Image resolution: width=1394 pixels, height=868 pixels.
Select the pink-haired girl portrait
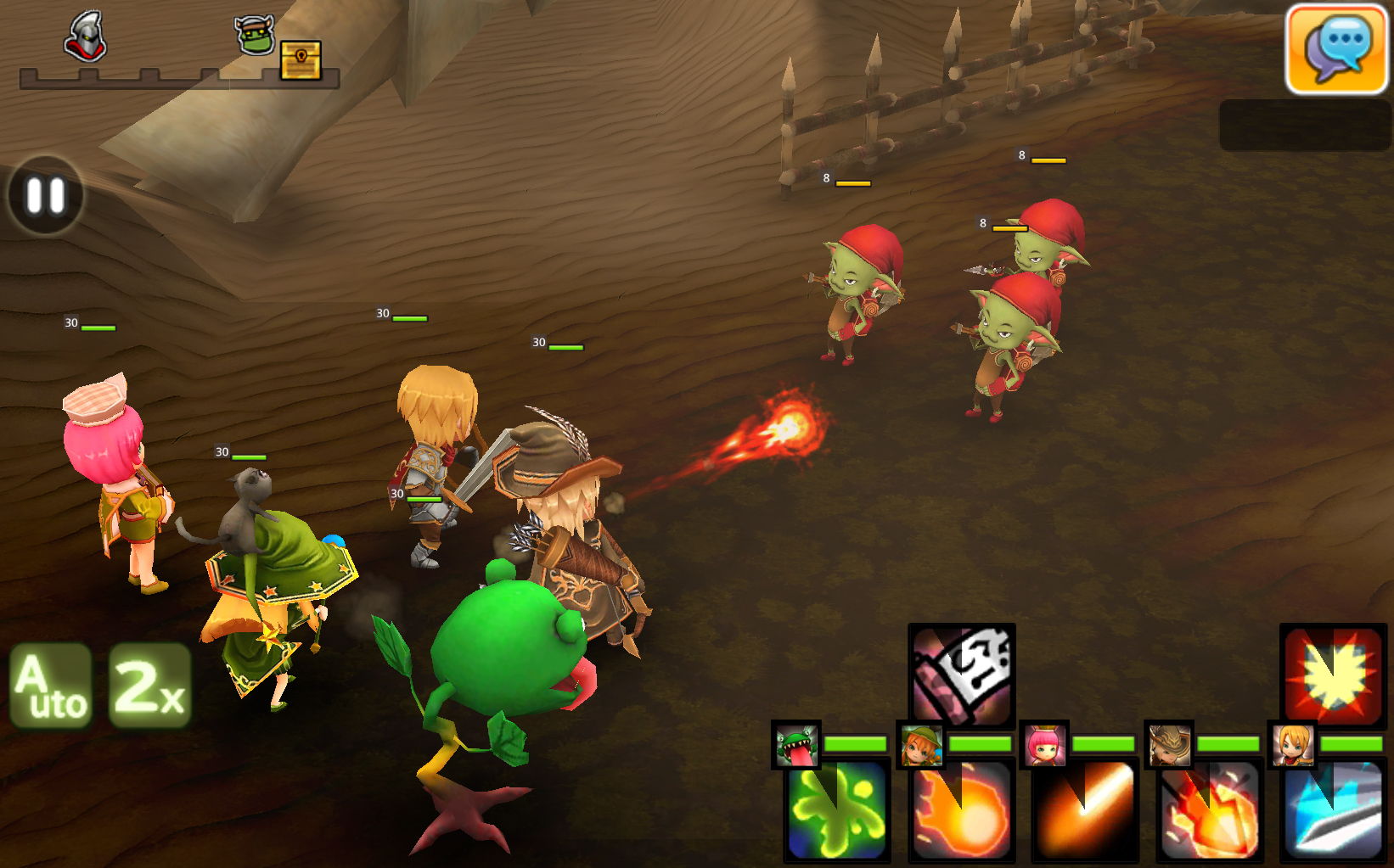[1044, 745]
